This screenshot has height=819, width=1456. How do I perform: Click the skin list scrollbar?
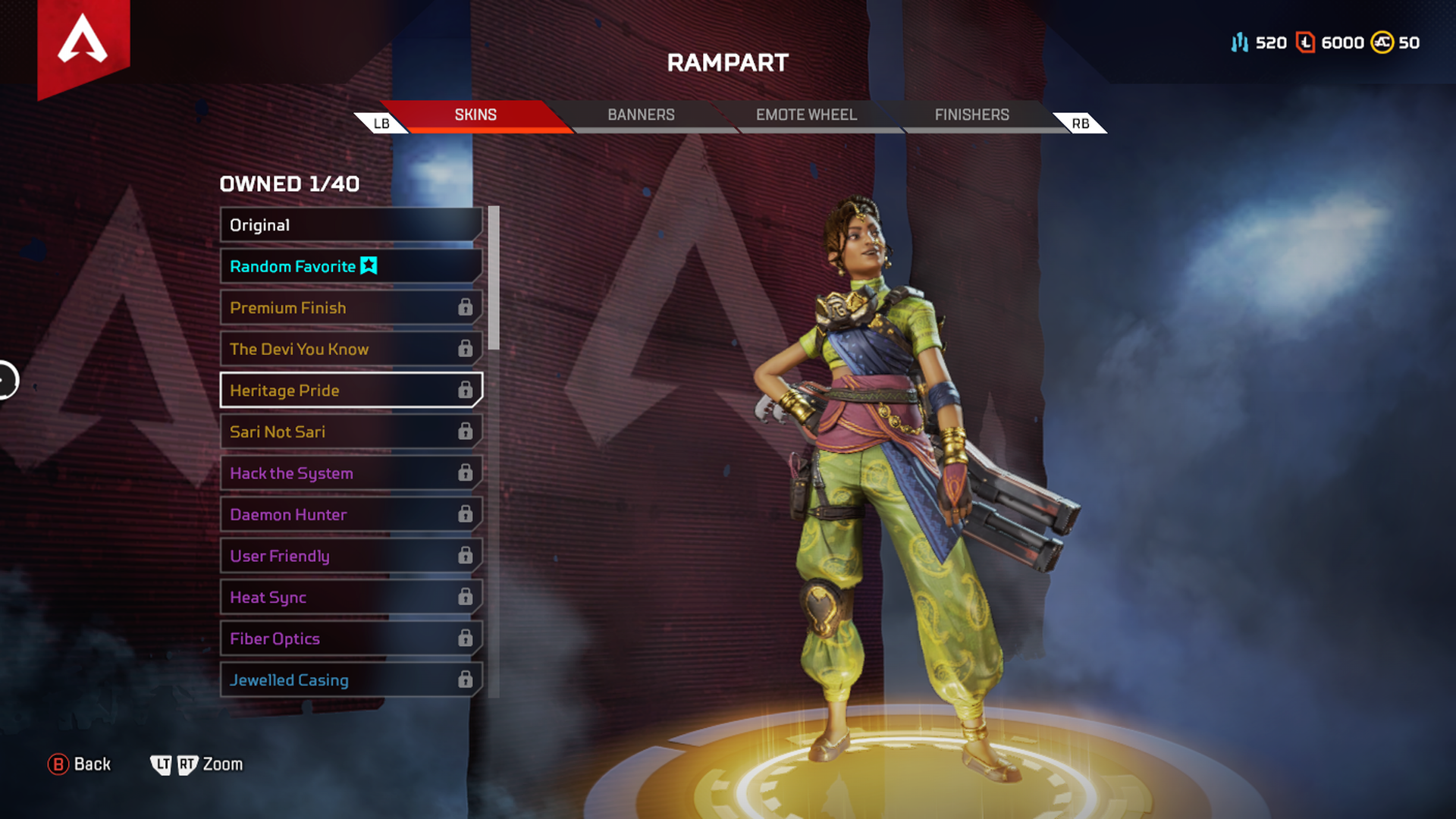coord(494,278)
